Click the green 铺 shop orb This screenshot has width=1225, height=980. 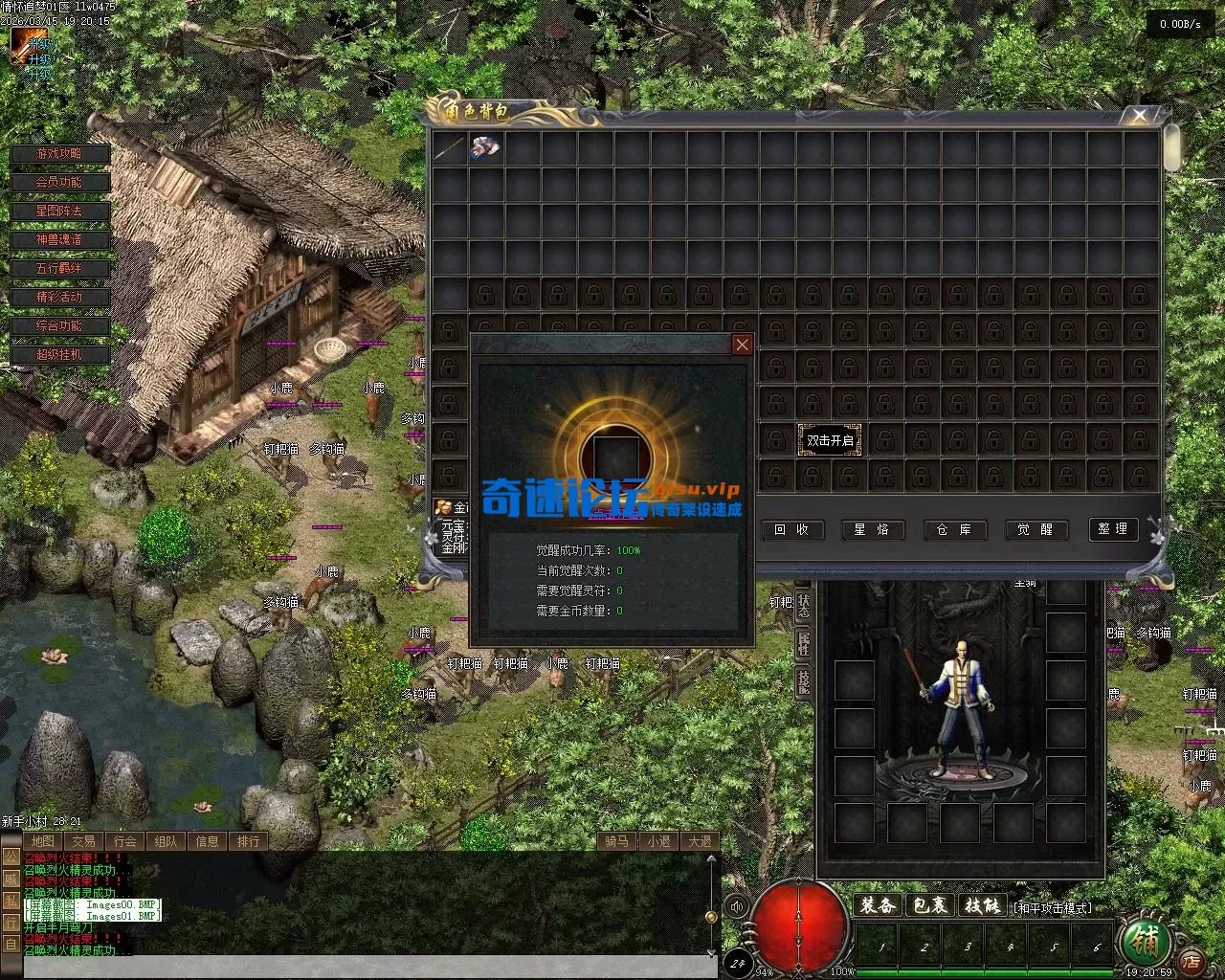coord(1145,944)
